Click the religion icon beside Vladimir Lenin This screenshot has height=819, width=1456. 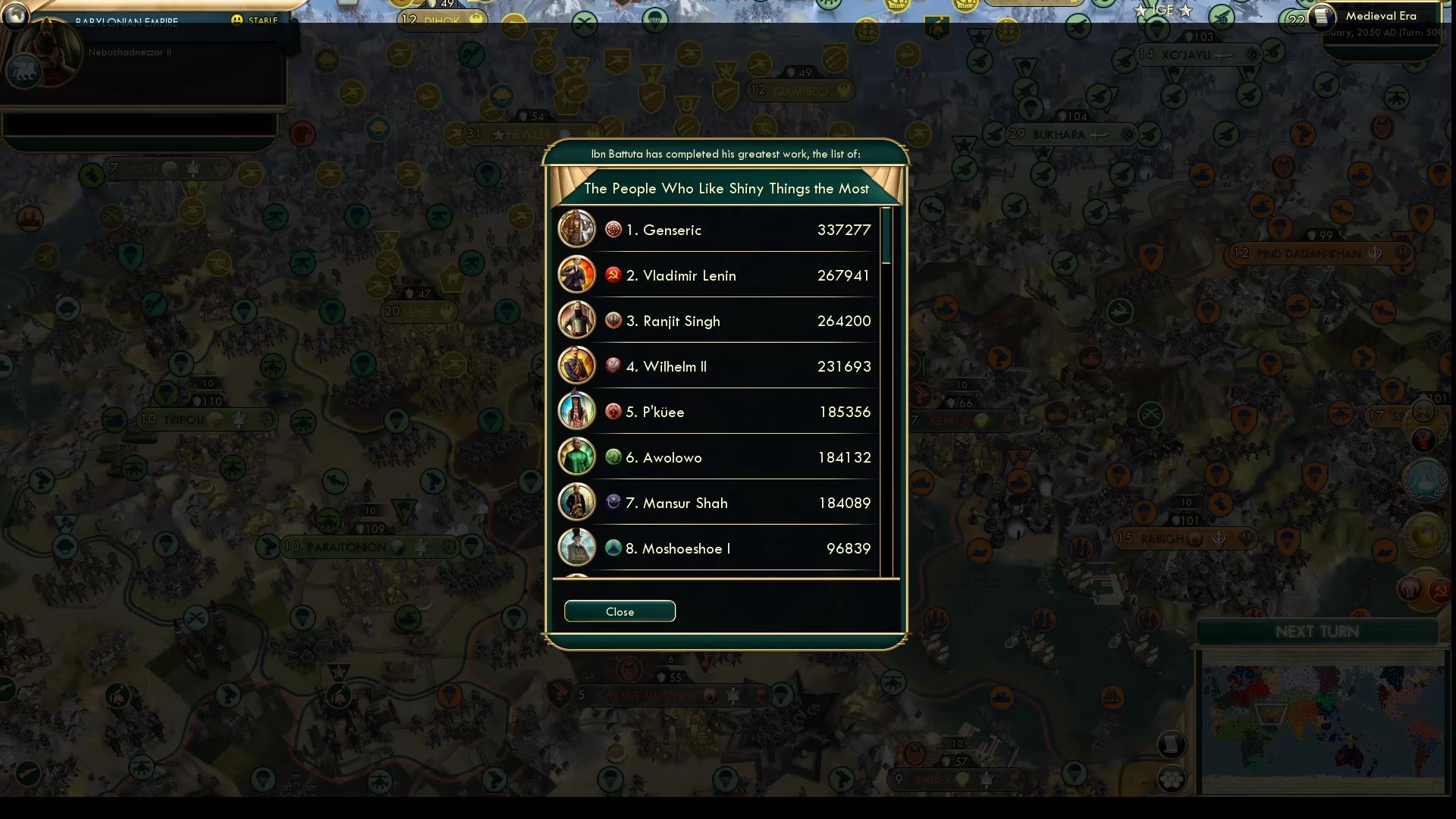click(613, 275)
